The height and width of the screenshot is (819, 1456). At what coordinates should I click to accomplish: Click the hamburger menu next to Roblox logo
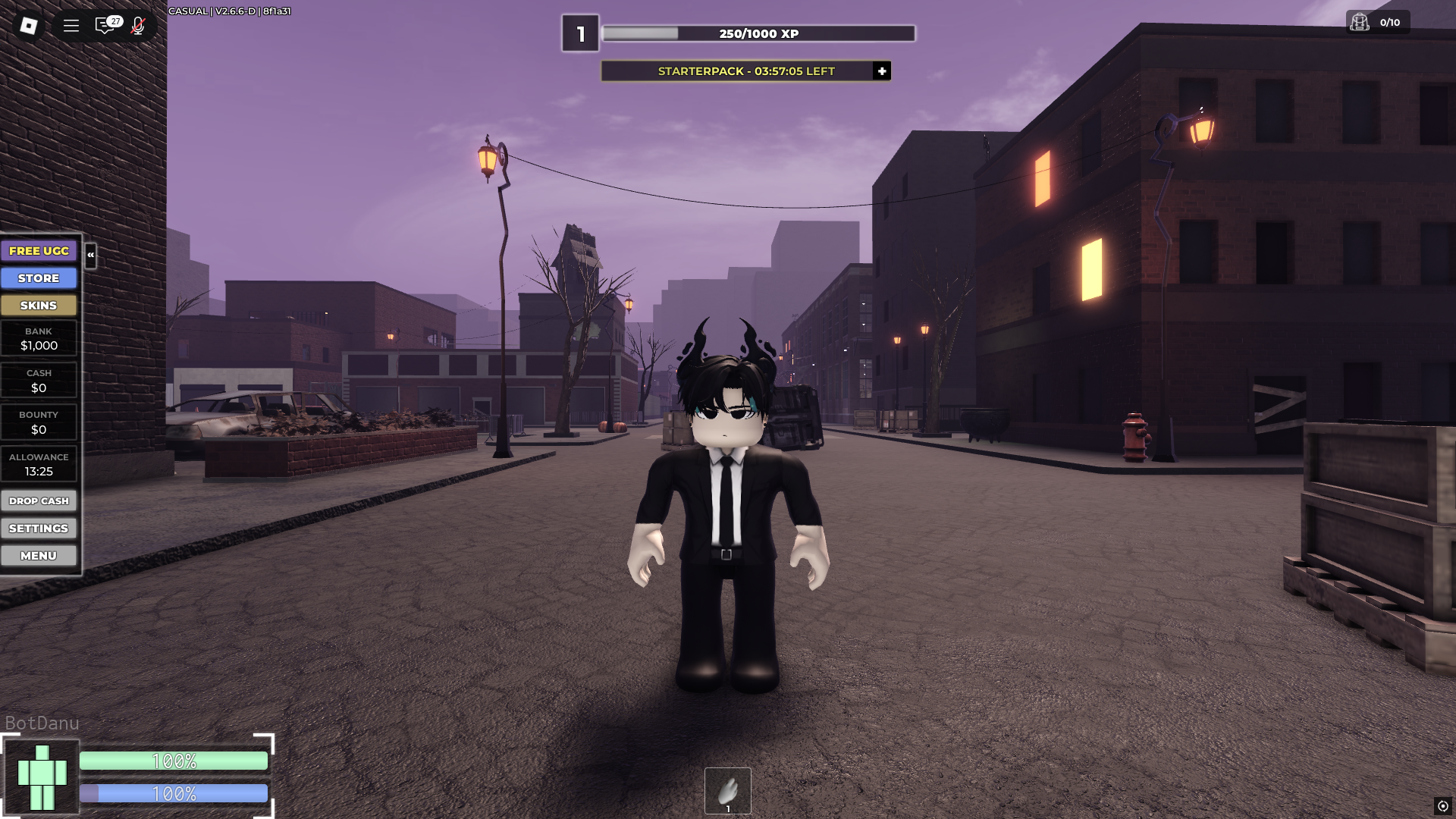(x=70, y=25)
